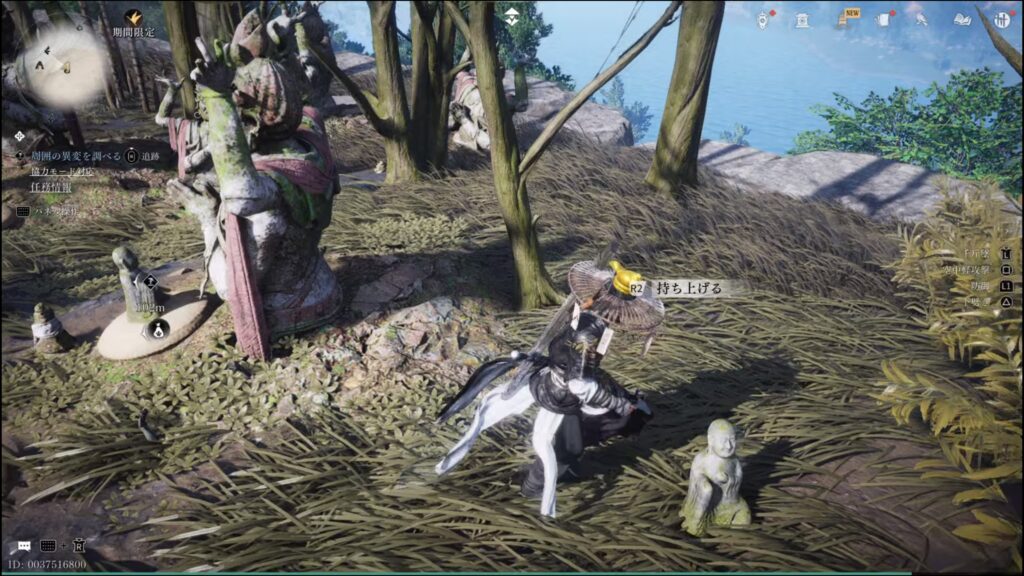Toggle the double-arrow marker at top center
This screenshot has height=576, width=1024.
tap(512, 15)
